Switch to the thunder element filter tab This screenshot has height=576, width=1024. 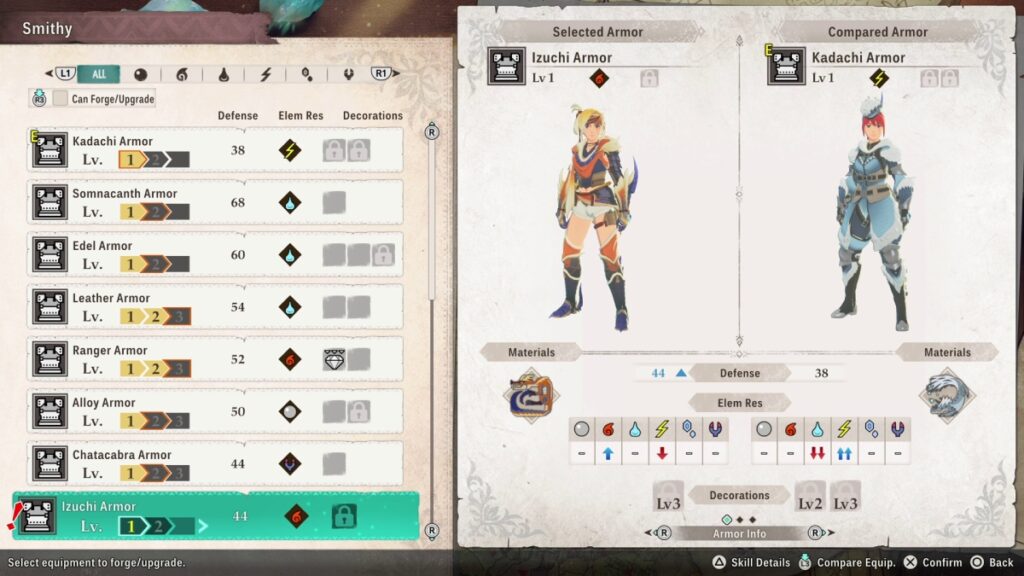pos(266,74)
